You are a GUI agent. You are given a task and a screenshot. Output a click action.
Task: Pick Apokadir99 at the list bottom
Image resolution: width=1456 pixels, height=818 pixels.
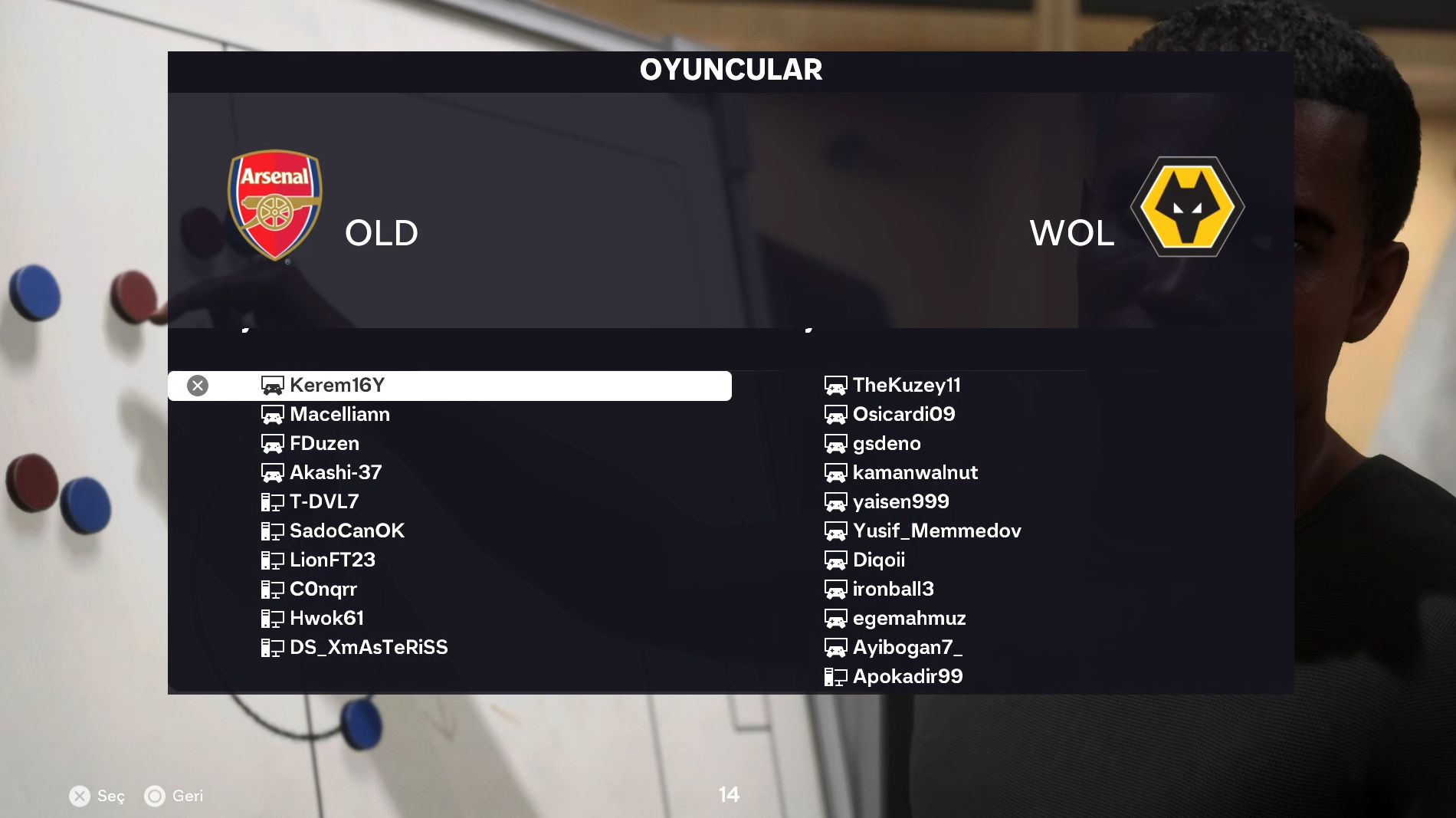pyautogui.click(x=907, y=676)
